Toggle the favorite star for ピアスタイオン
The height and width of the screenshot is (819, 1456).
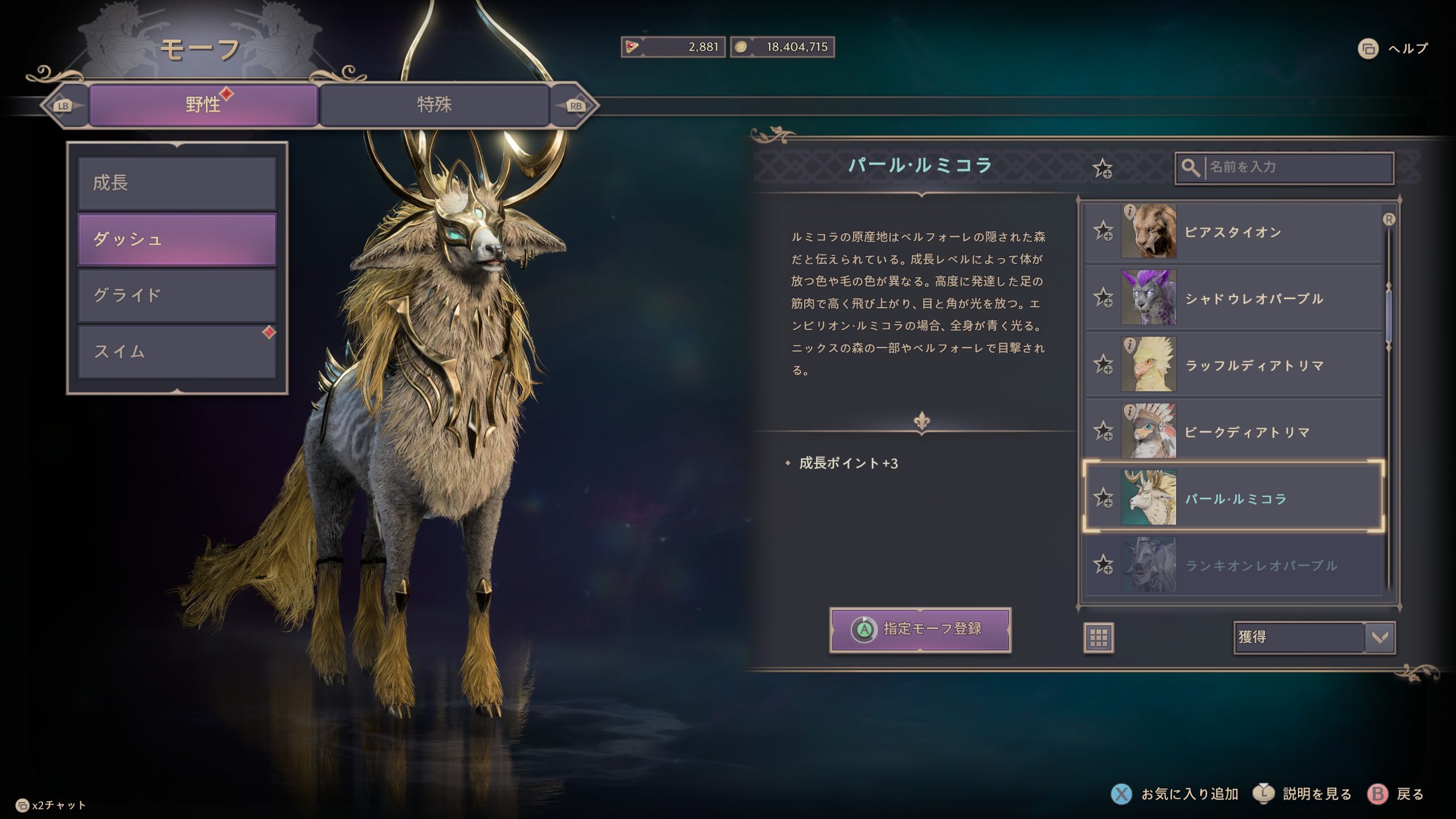[x=1103, y=231]
